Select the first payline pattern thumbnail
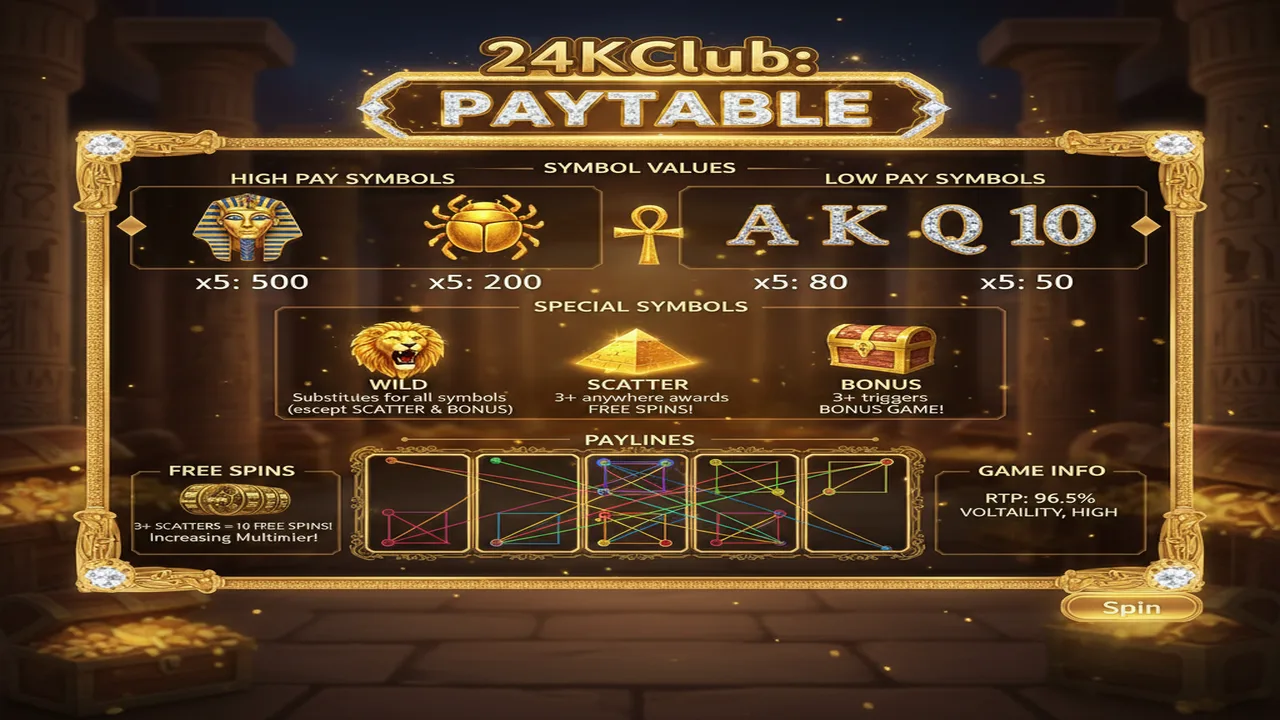Screen dimensions: 1280x720 tap(416, 505)
